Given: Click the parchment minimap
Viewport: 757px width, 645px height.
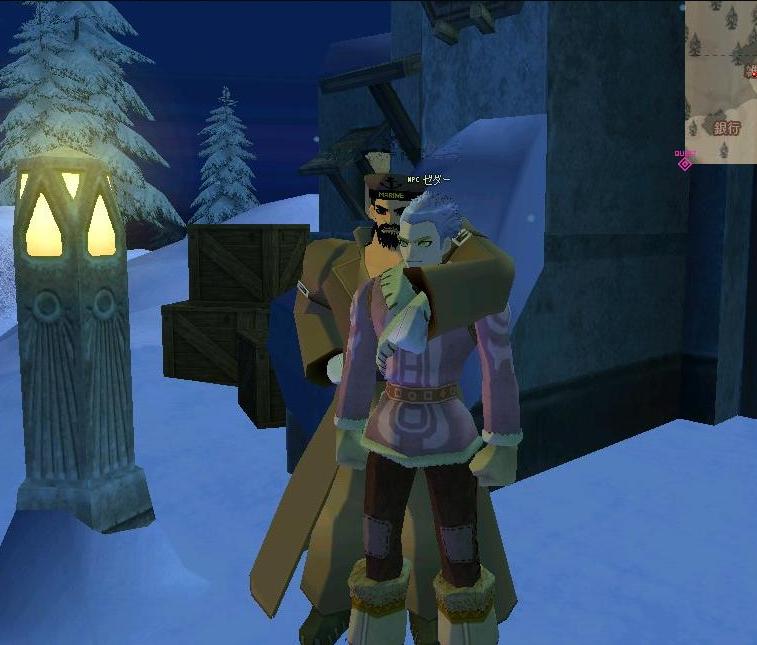Looking at the screenshot, I should [x=721, y=80].
